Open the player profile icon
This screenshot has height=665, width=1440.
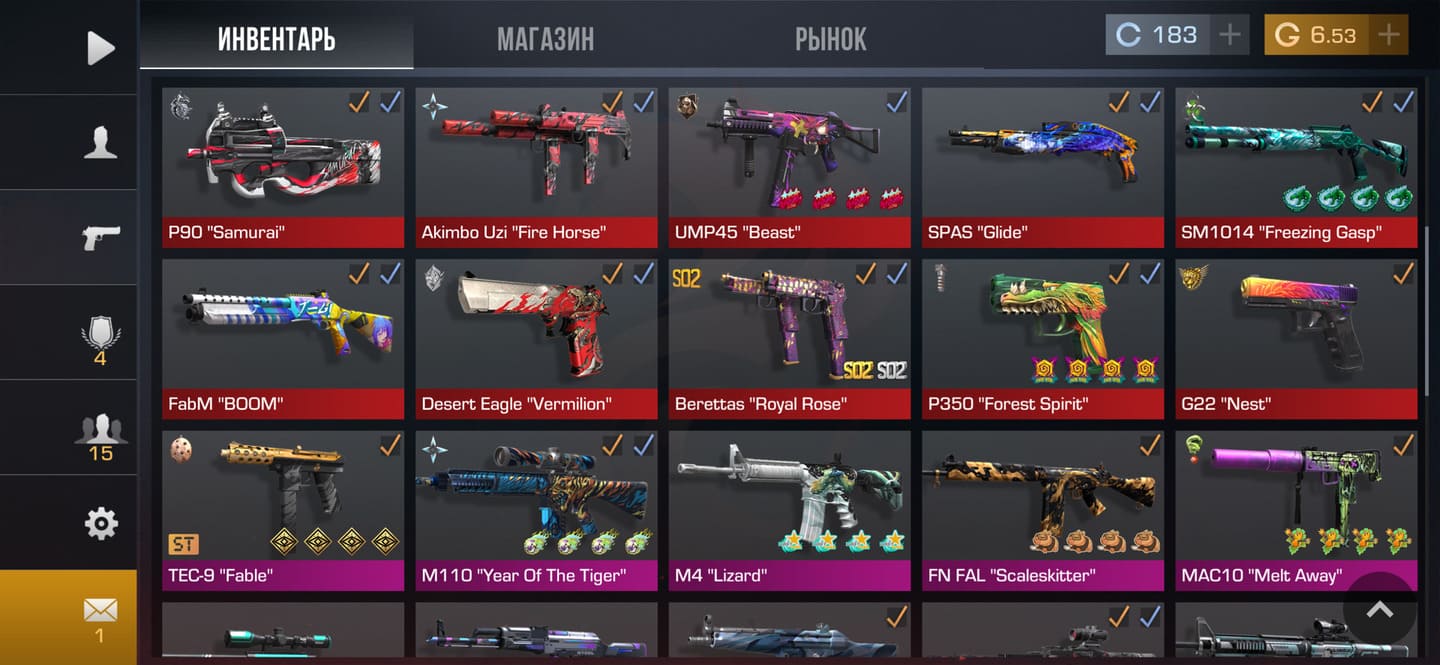(100, 142)
